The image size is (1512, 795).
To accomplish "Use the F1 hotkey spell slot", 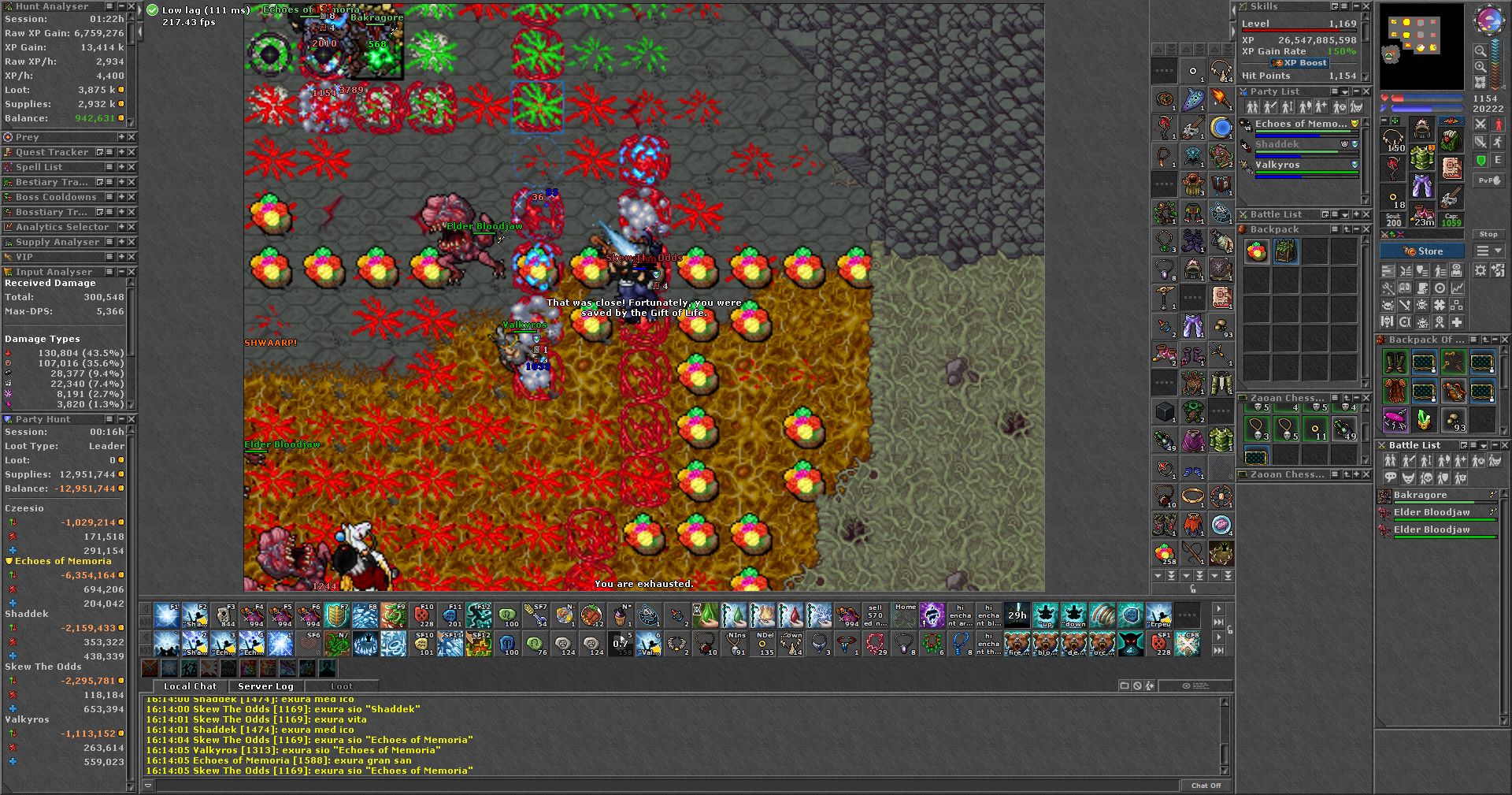I will [166, 615].
